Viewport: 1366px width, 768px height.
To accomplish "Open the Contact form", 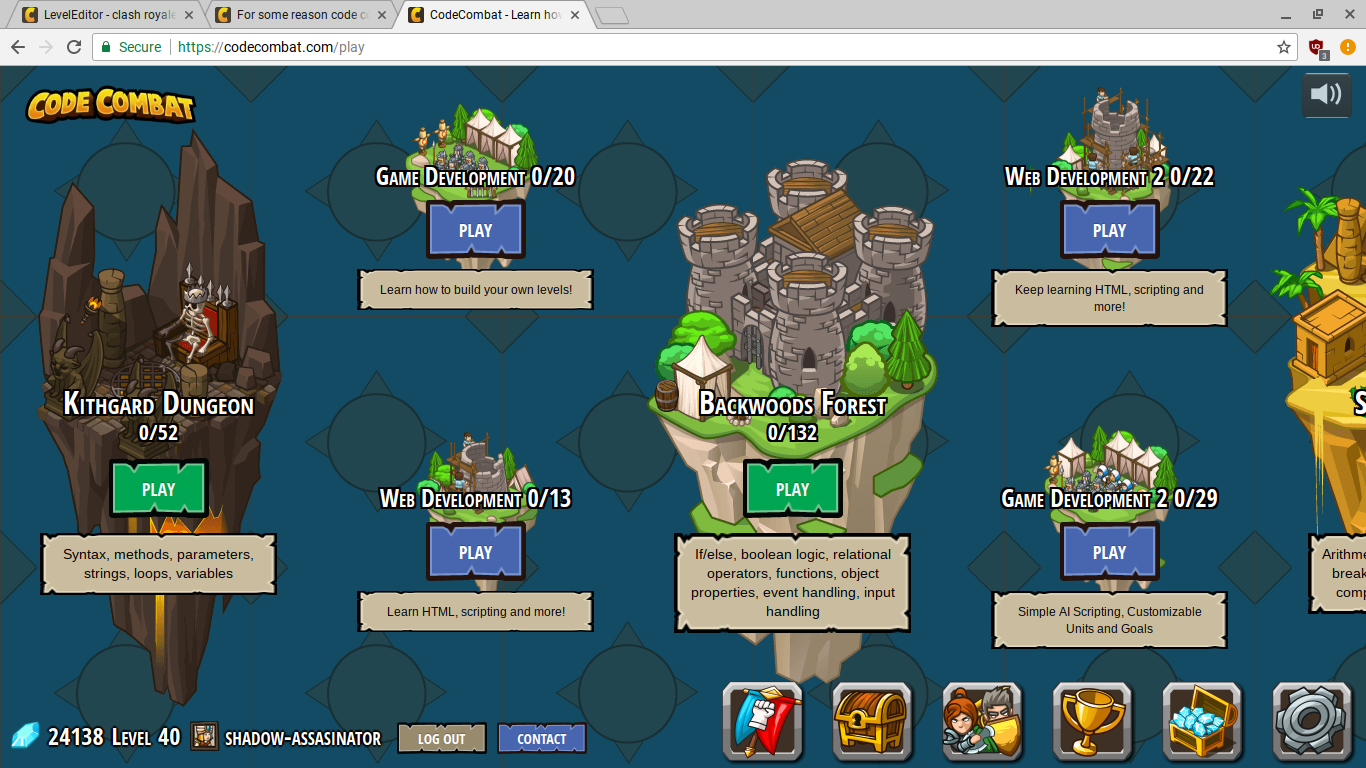I will coord(541,739).
